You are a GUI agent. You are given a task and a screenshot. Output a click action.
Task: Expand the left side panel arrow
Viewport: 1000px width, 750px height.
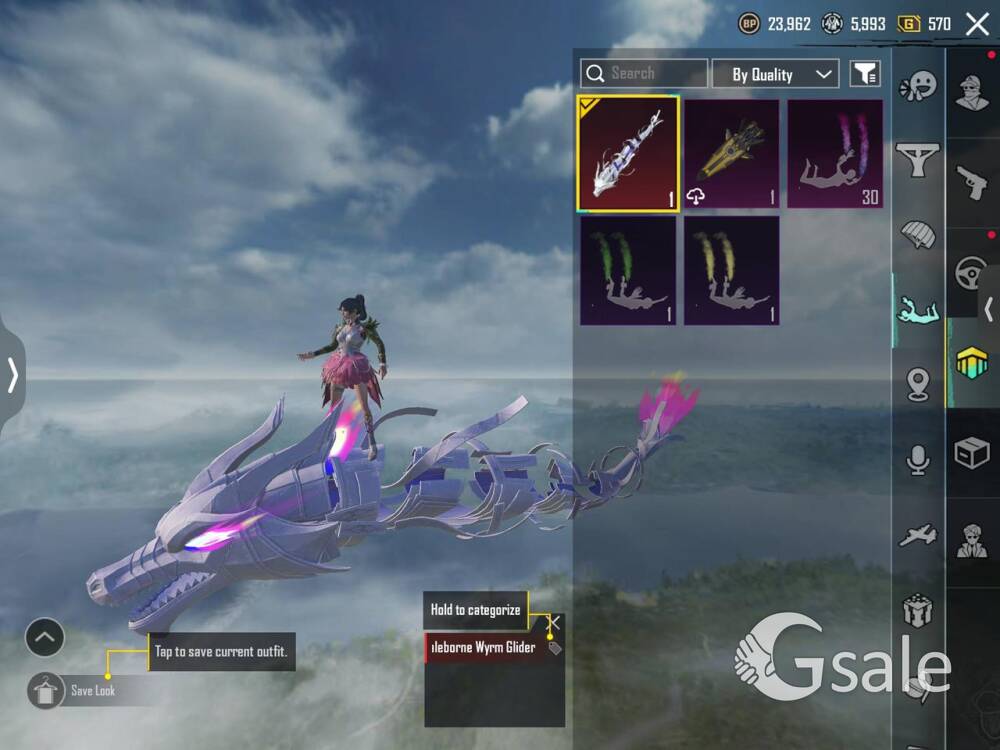pos(12,375)
